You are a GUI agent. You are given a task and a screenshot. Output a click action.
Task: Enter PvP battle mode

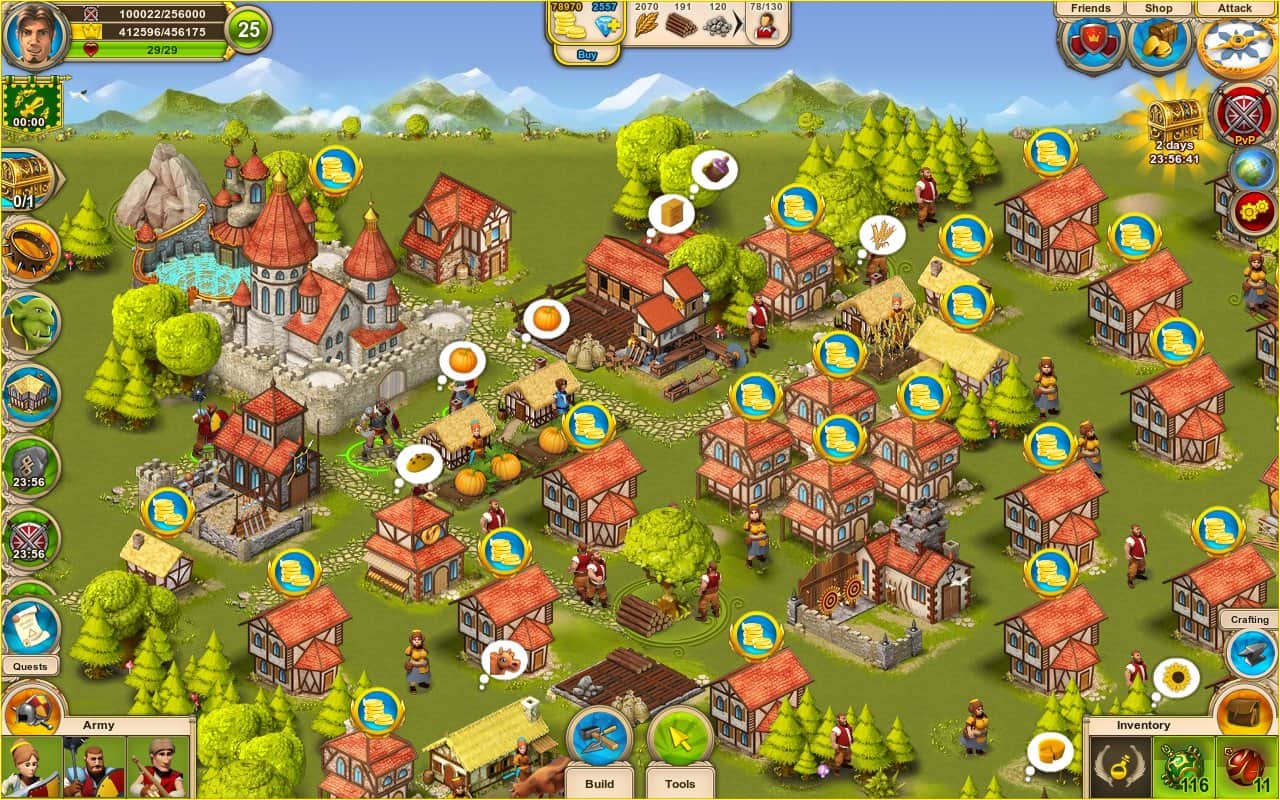(x=1244, y=114)
